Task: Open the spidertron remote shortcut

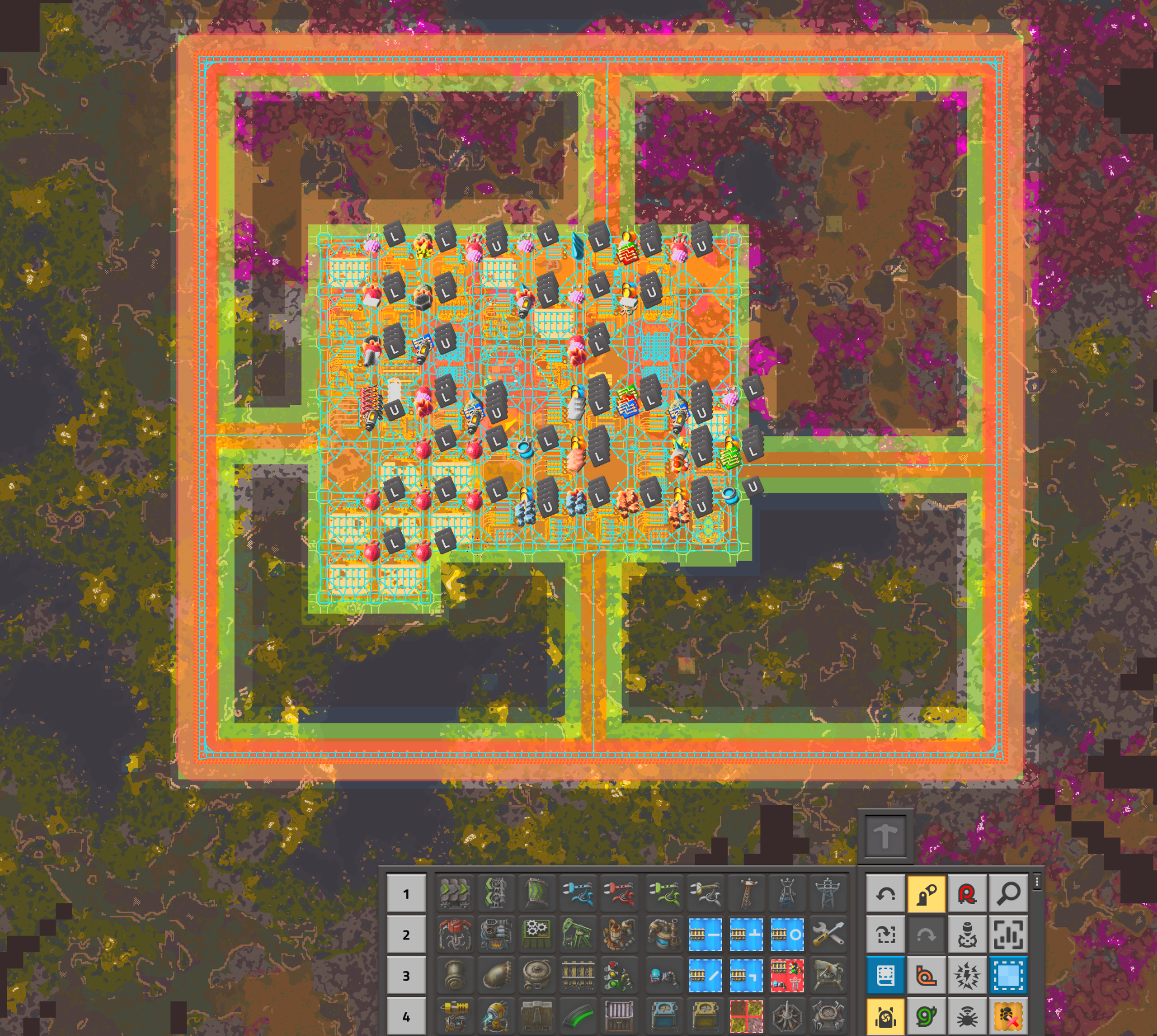Action: (966, 1017)
